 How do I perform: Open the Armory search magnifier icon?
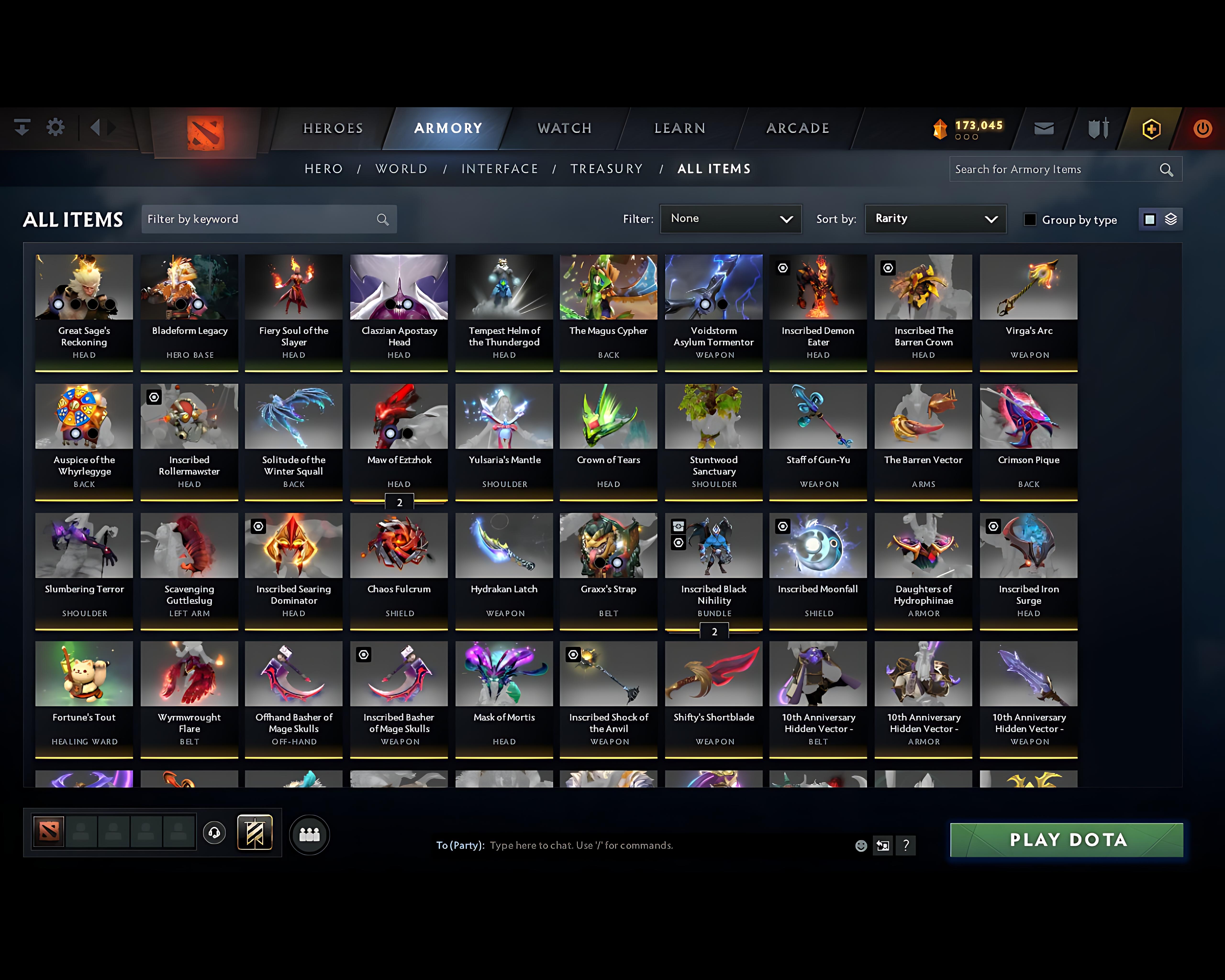[1166, 169]
